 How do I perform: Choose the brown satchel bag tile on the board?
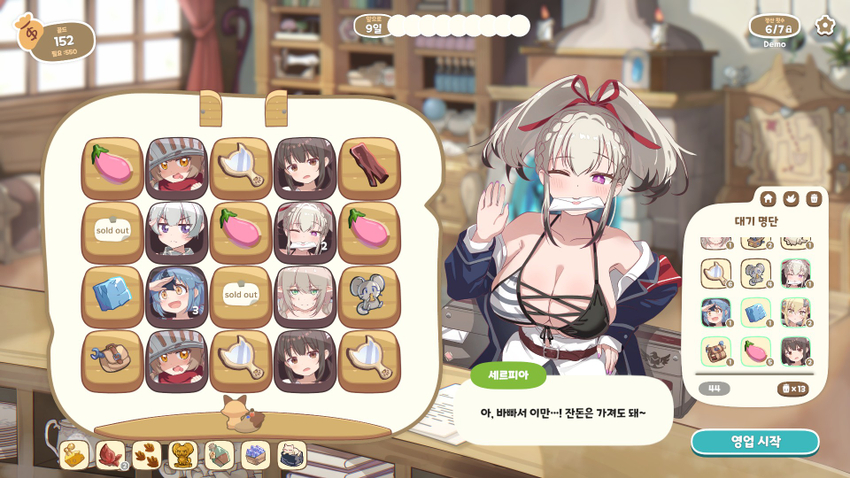(112, 360)
